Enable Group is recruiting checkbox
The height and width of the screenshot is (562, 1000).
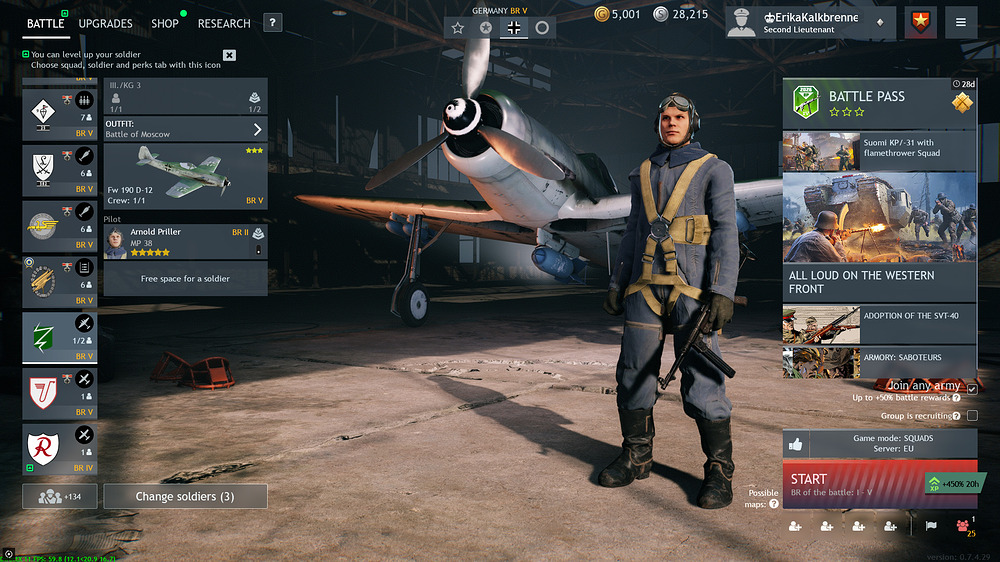click(x=972, y=415)
